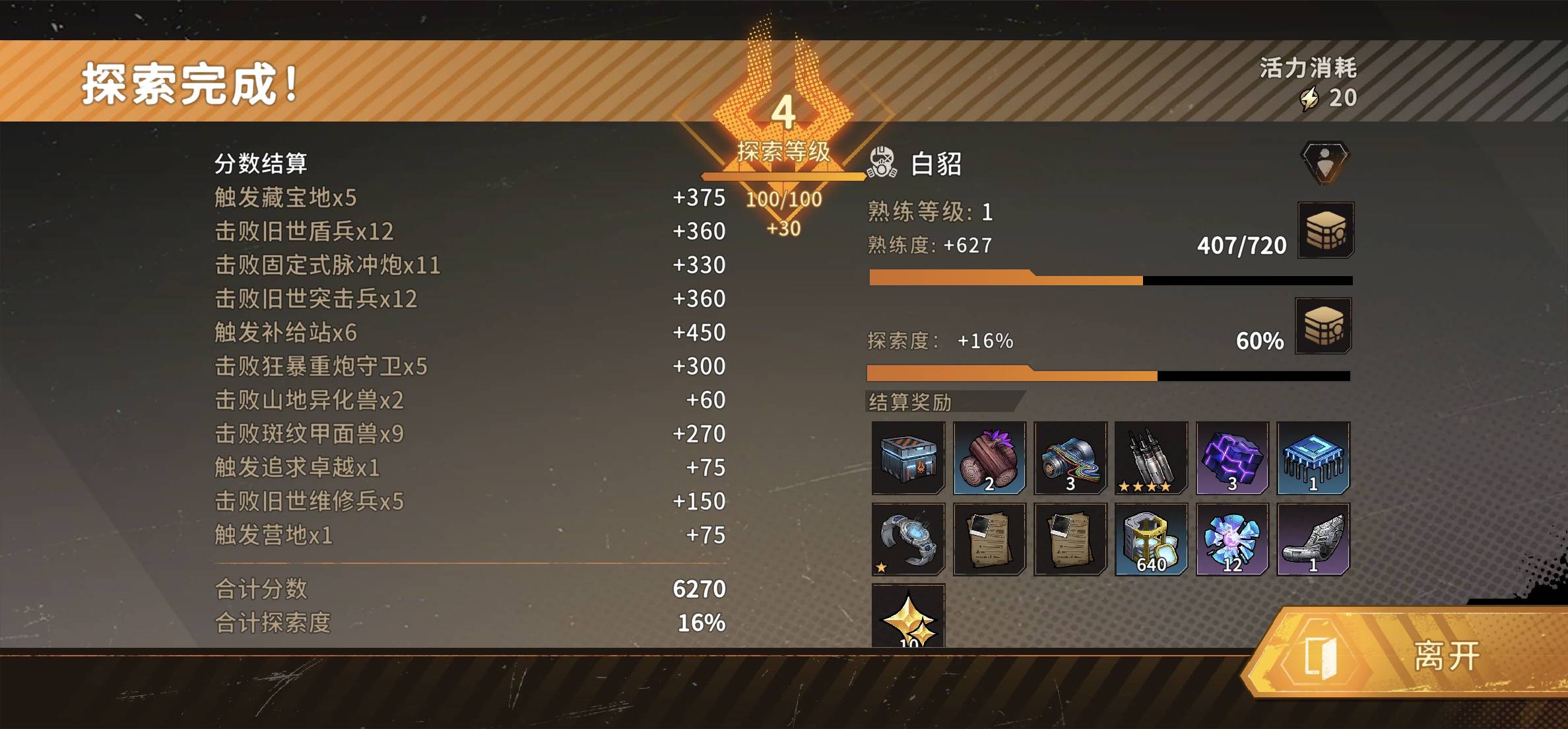This screenshot has width=1568, height=729.
Task: Open the supply crate reward item
Action: click(x=908, y=458)
